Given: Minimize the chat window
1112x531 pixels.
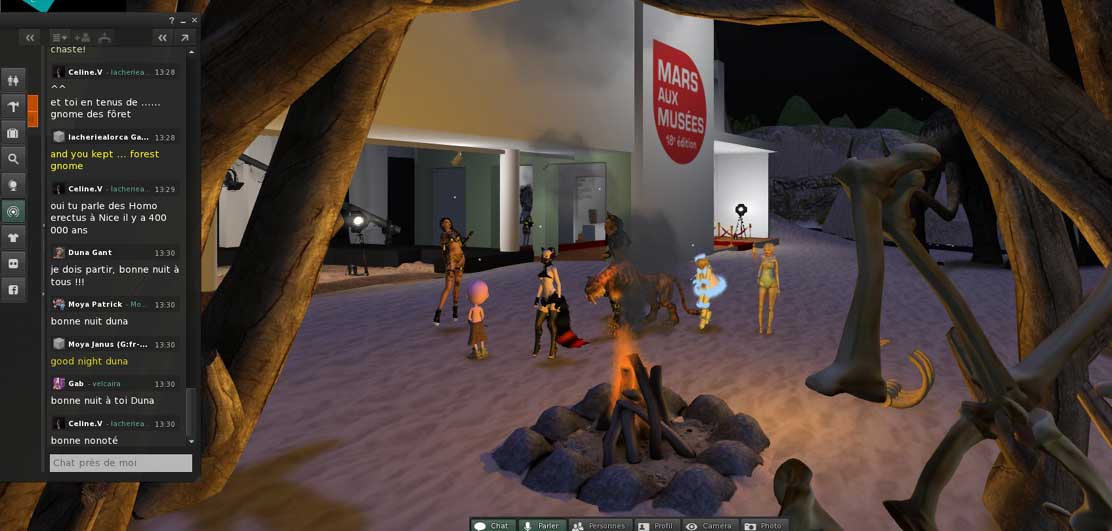Looking at the screenshot, I should [x=183, y=20].
